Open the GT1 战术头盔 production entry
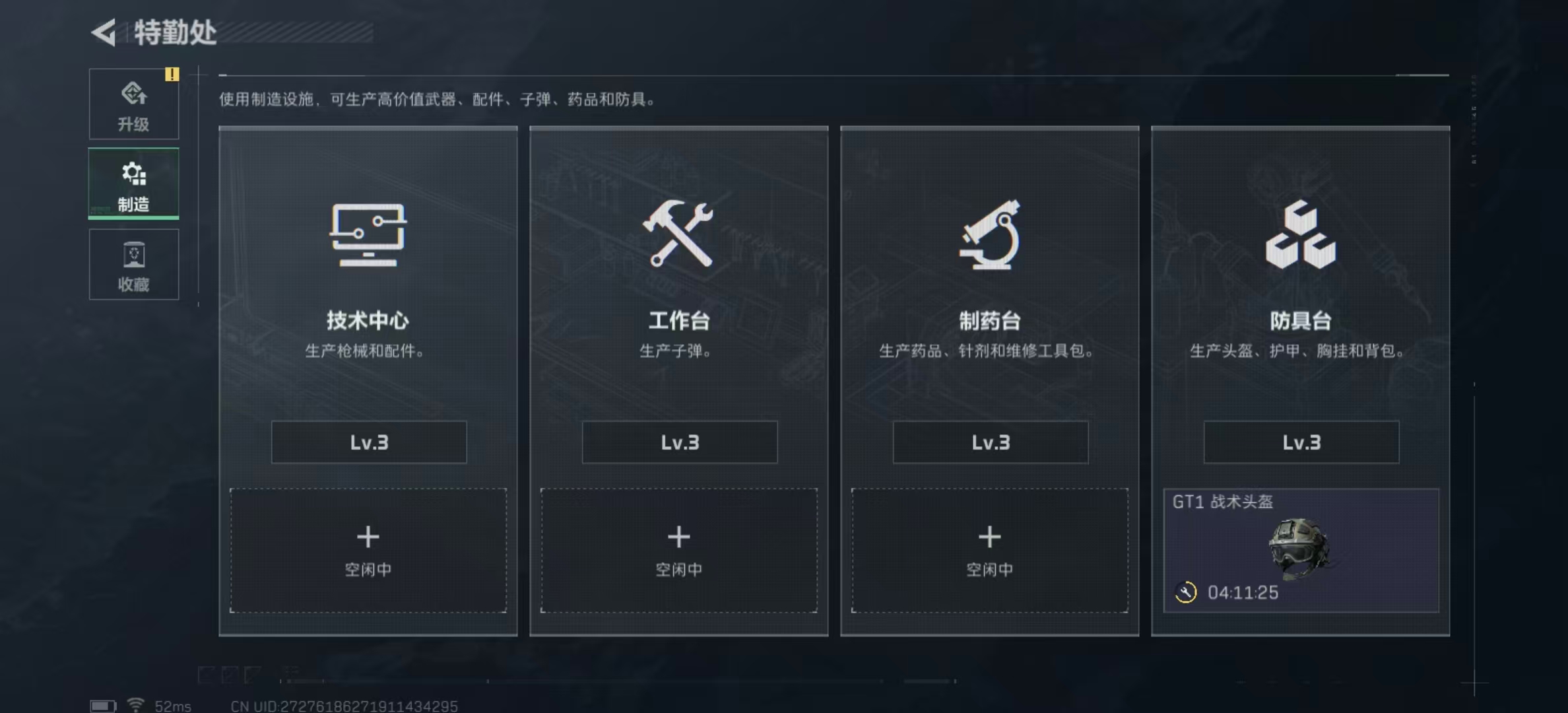This screenshot has height=713, width=1568. click(1300, 550)
